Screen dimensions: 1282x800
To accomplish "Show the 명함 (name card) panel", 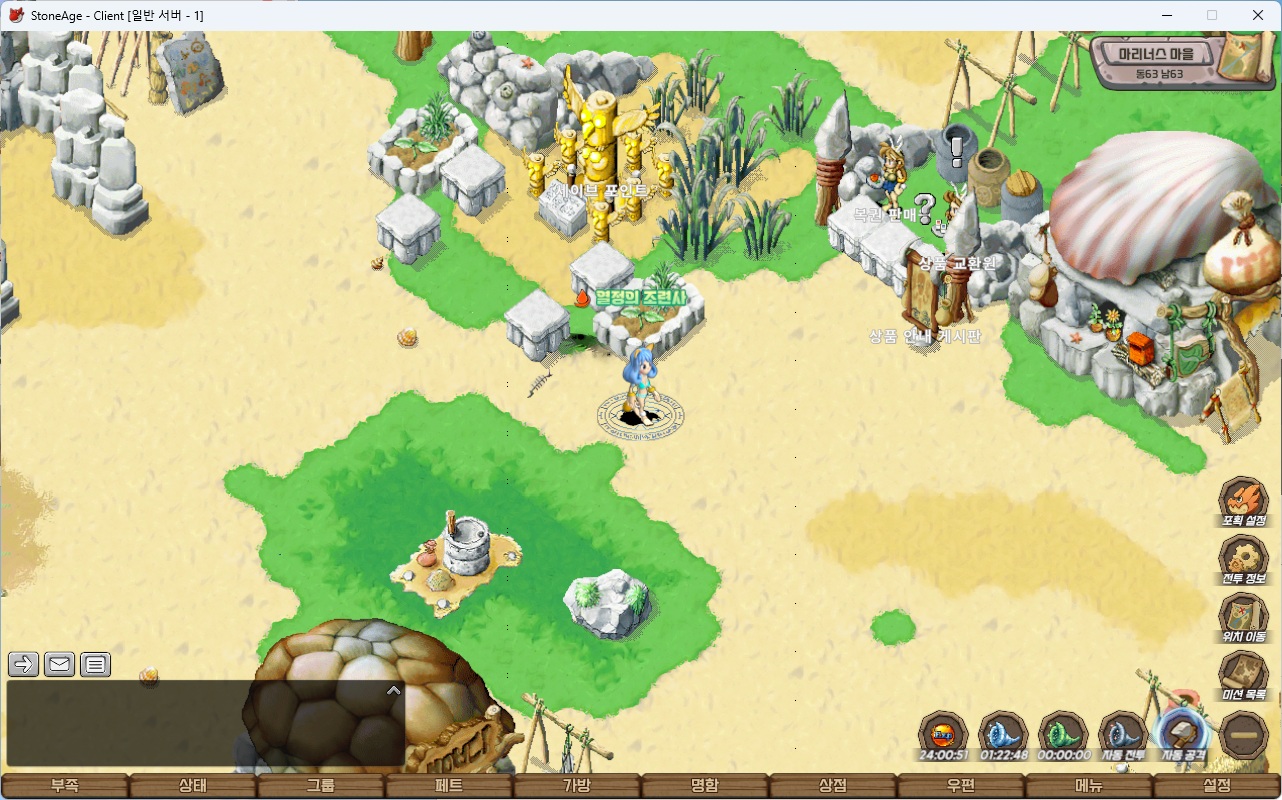I will [x=705, y=786].
